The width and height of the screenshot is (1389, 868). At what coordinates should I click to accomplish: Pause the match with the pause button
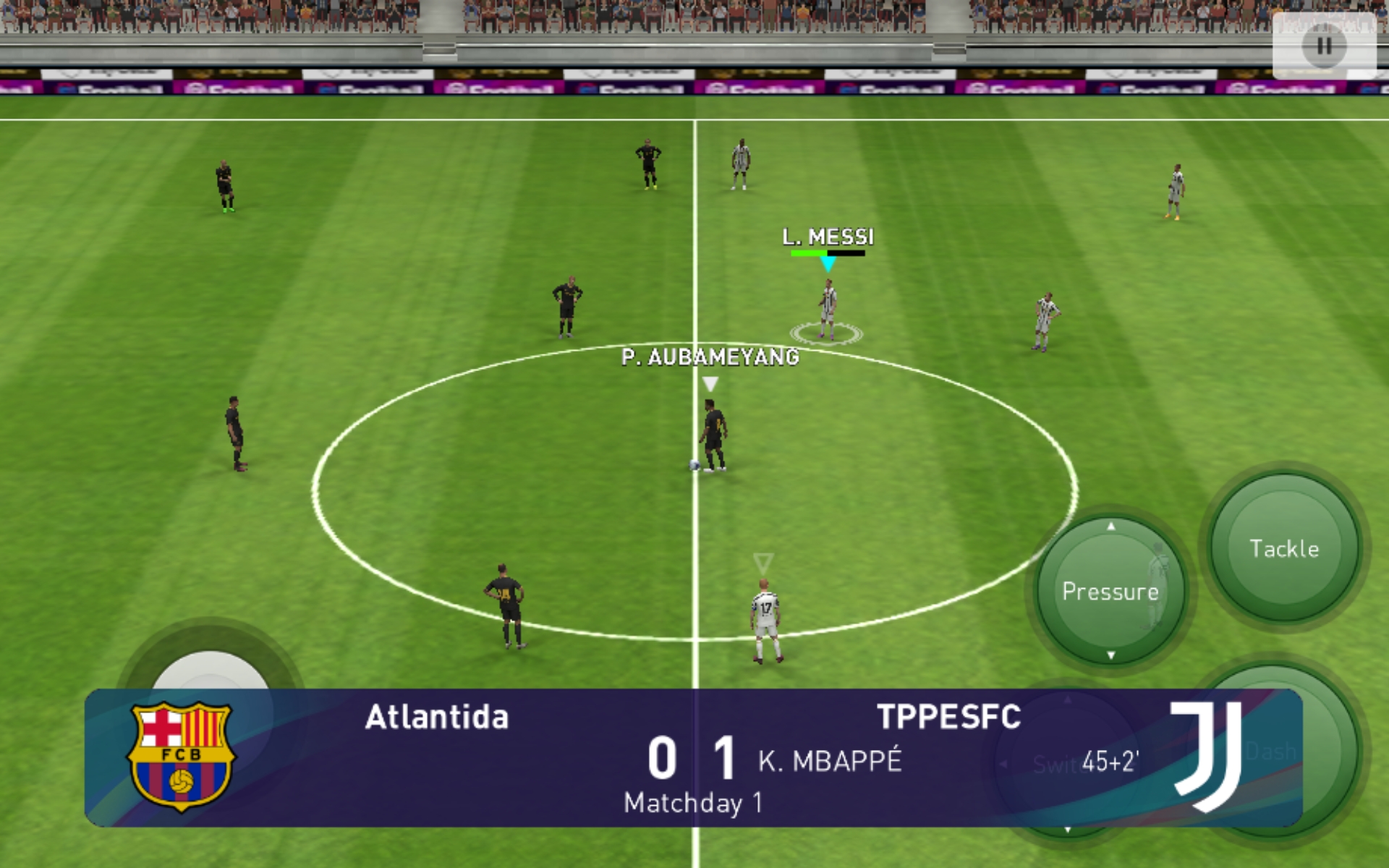click(1324, 46)
